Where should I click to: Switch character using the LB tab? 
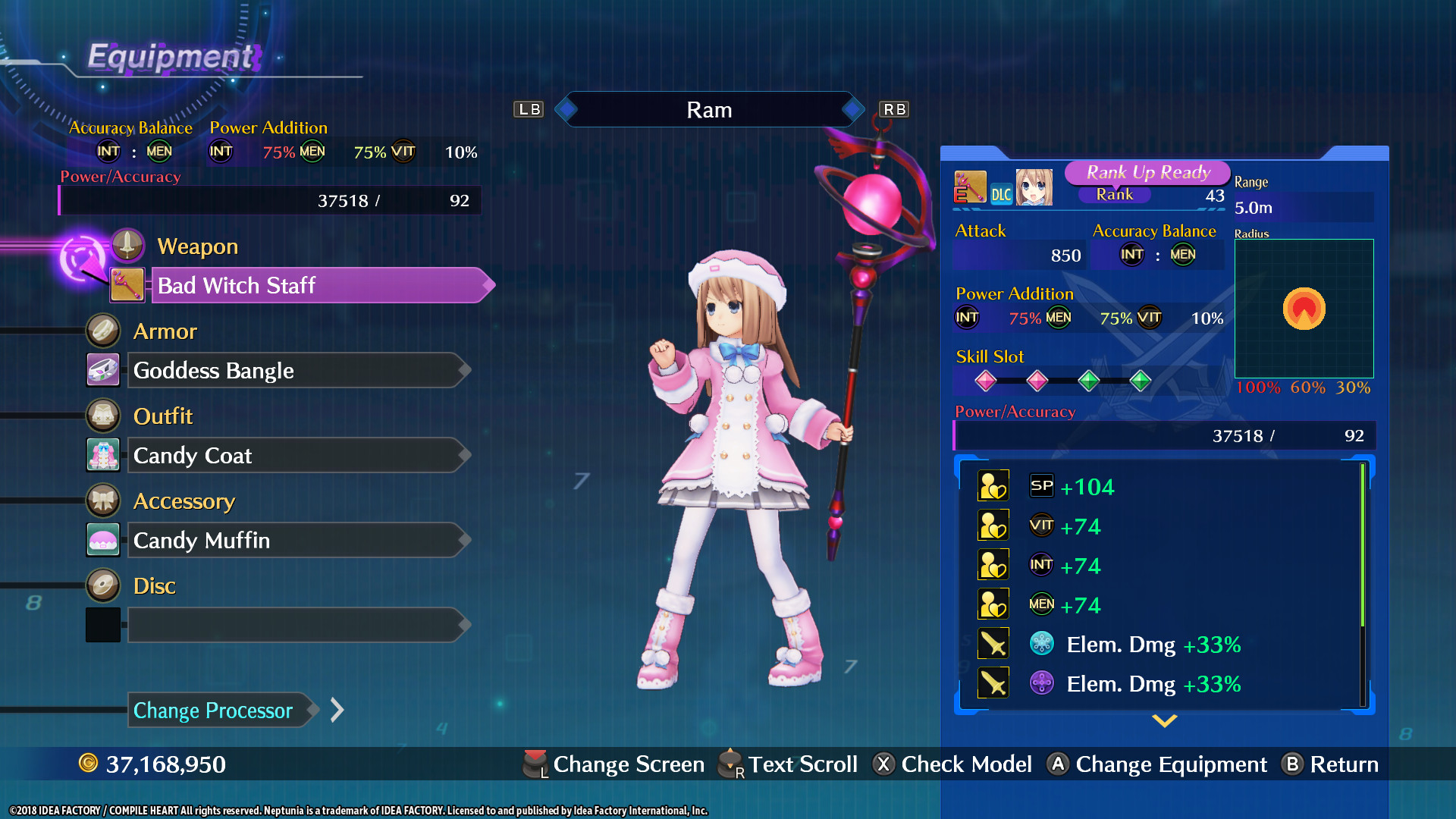(529, 109)
